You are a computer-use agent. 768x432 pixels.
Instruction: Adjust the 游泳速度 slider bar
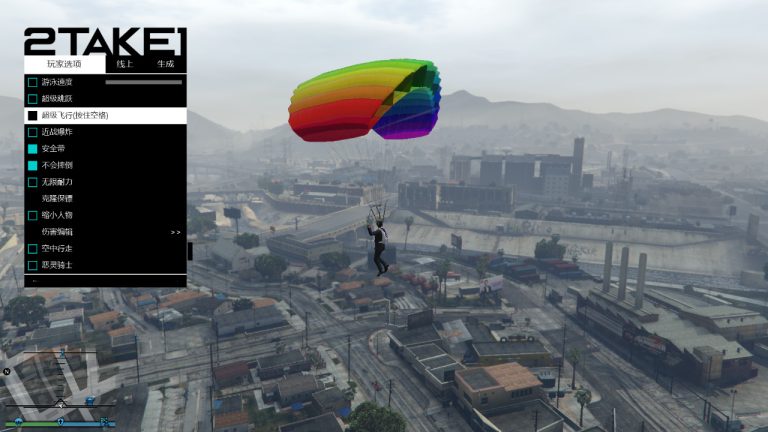143,82
